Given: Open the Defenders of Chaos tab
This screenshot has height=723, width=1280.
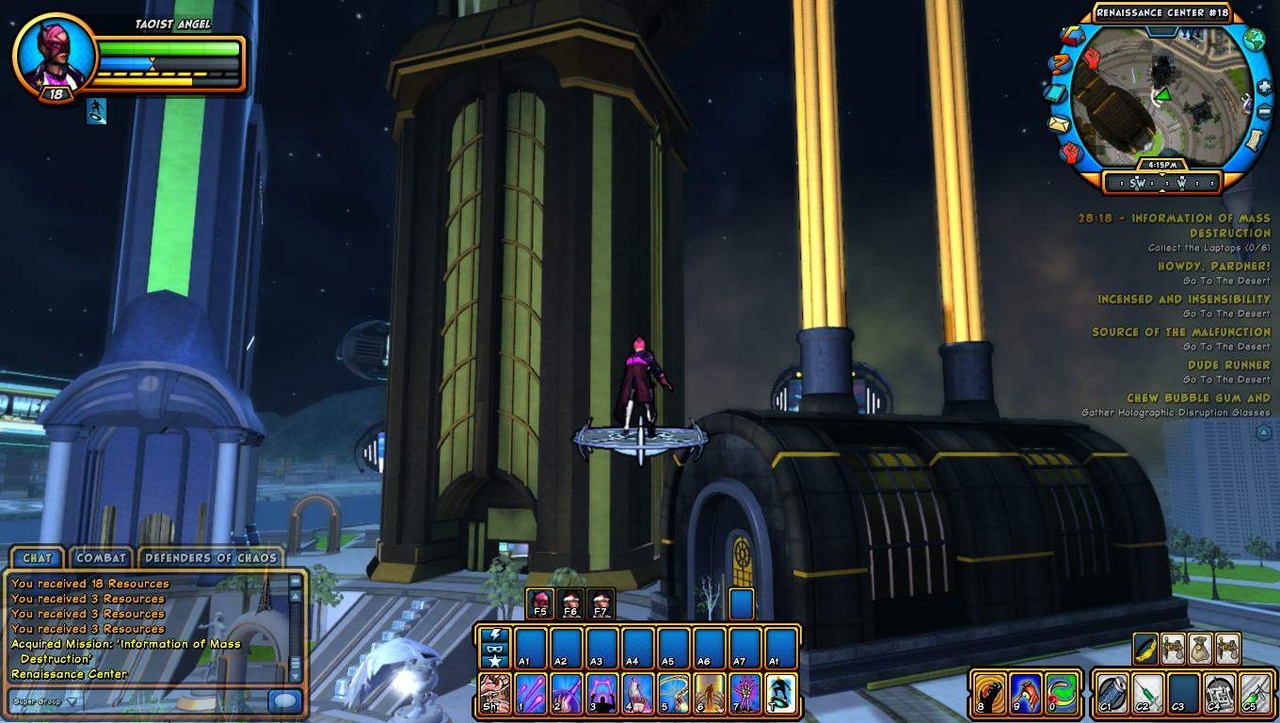Looking at the screenshot, I should click(210, 558).
